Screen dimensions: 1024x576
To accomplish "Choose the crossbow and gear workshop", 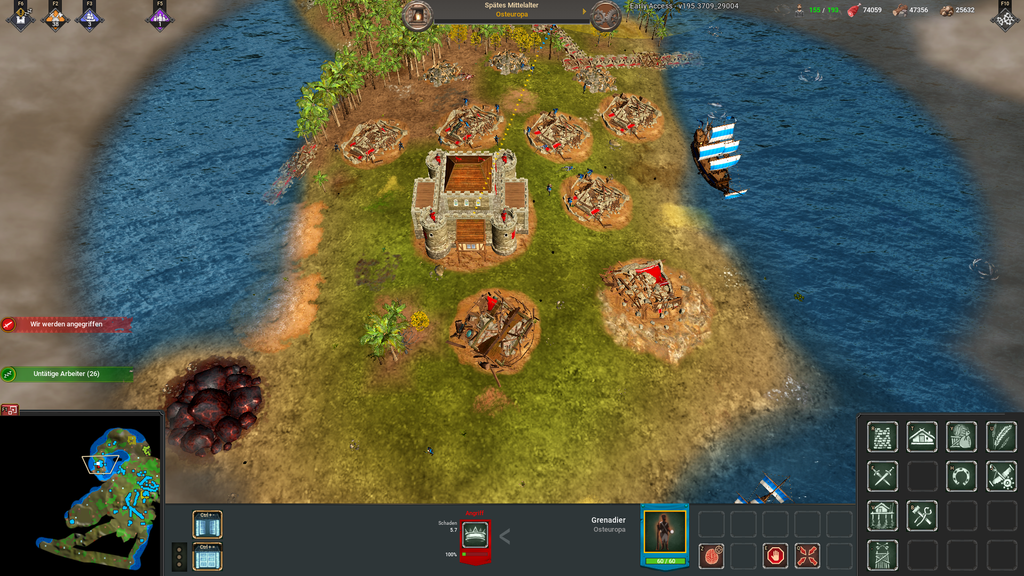I will coord(1001,476).
